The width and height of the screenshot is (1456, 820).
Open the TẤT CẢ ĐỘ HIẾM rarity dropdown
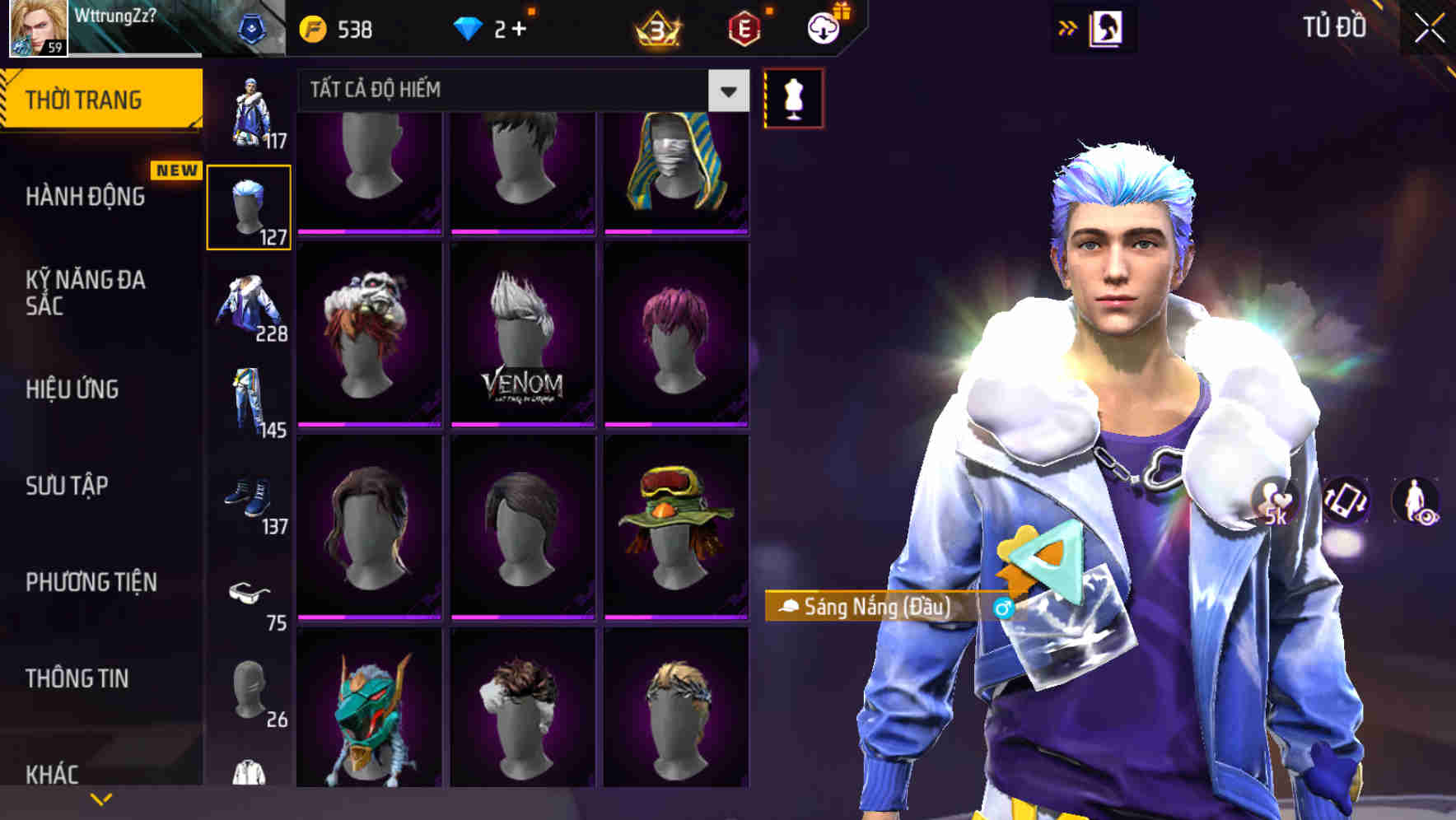[x=519, y=91]
